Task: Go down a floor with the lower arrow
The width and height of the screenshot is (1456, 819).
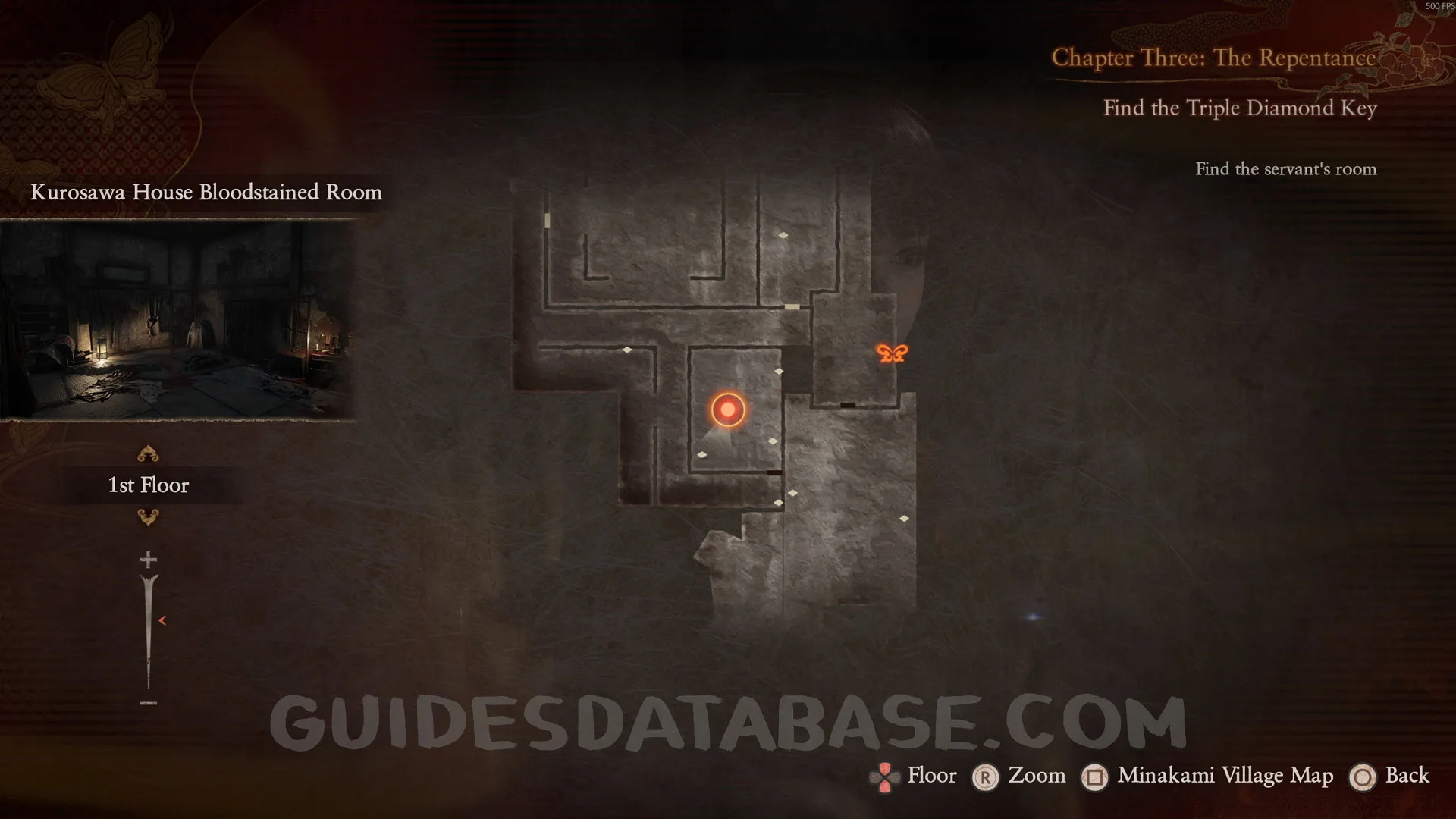Action: coord(148,517)
